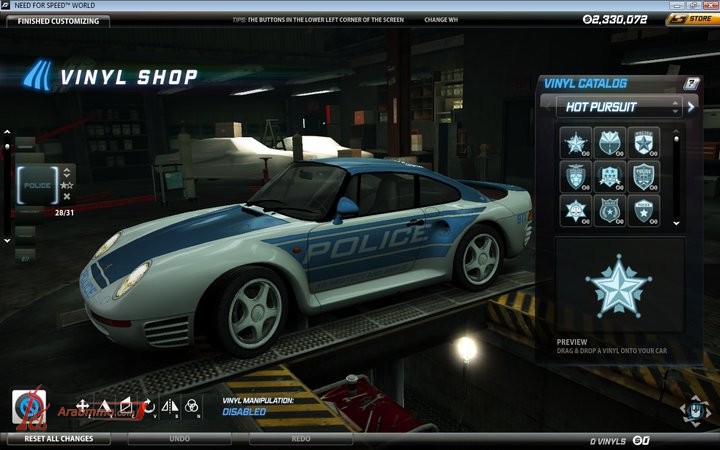Open the Store
The width and height of the screenshot is (720, 450).
pyautogui.click(x=692, y=19)
